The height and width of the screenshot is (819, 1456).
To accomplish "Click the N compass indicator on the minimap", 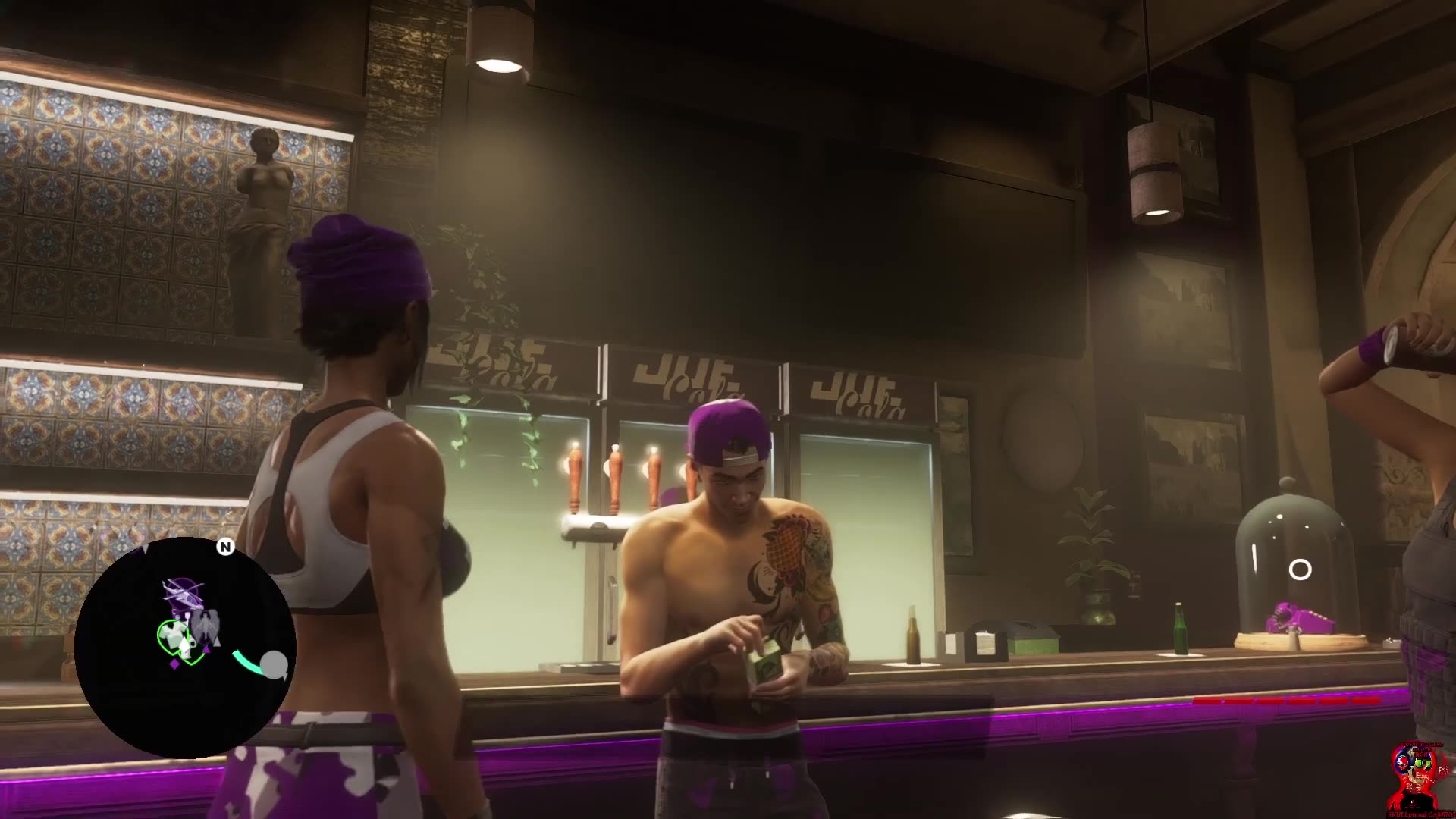I will [x=226, y=548].
